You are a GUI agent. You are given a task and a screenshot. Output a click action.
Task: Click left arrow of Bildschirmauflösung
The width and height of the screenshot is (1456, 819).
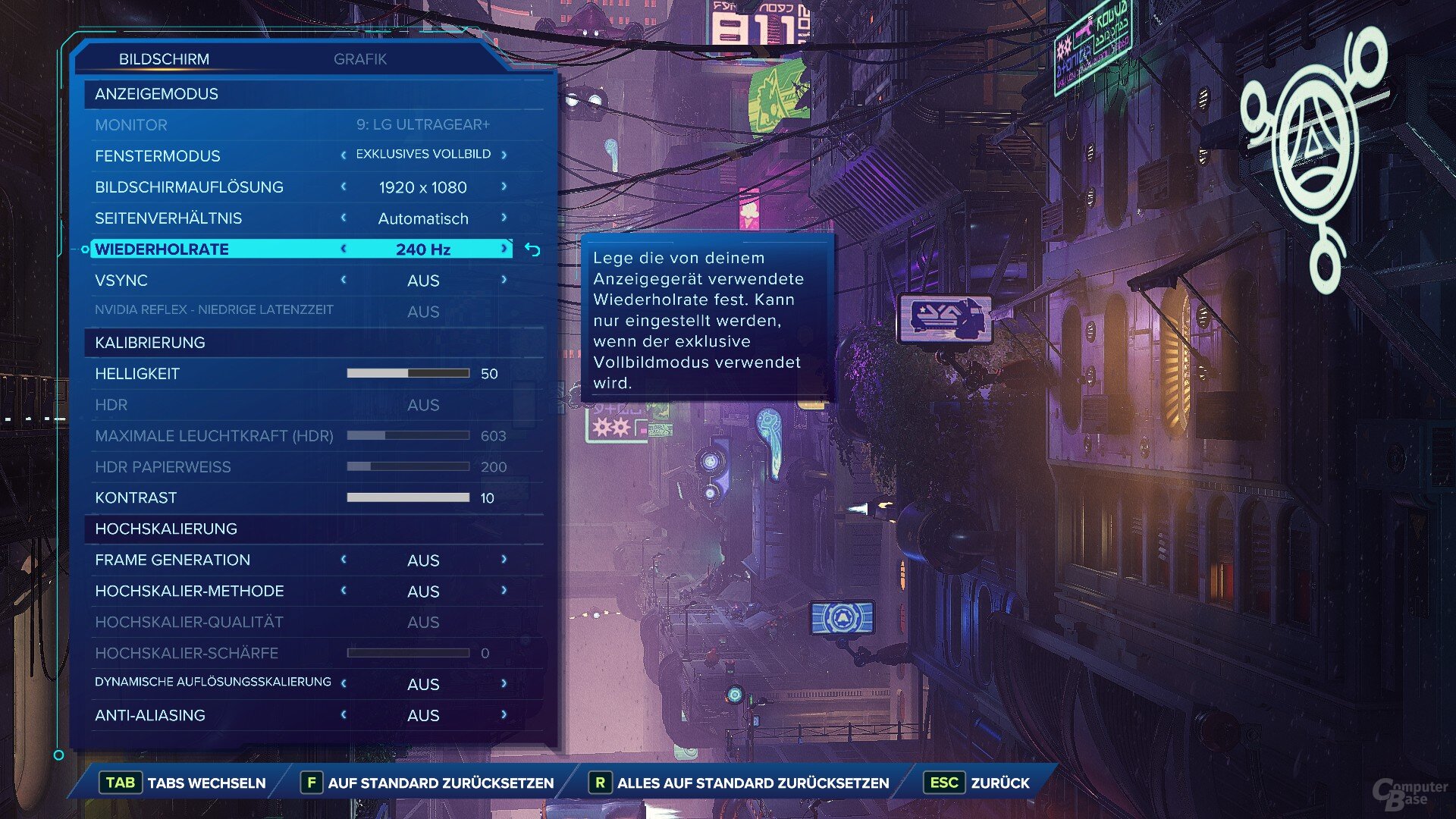click(x=344, y=187)
